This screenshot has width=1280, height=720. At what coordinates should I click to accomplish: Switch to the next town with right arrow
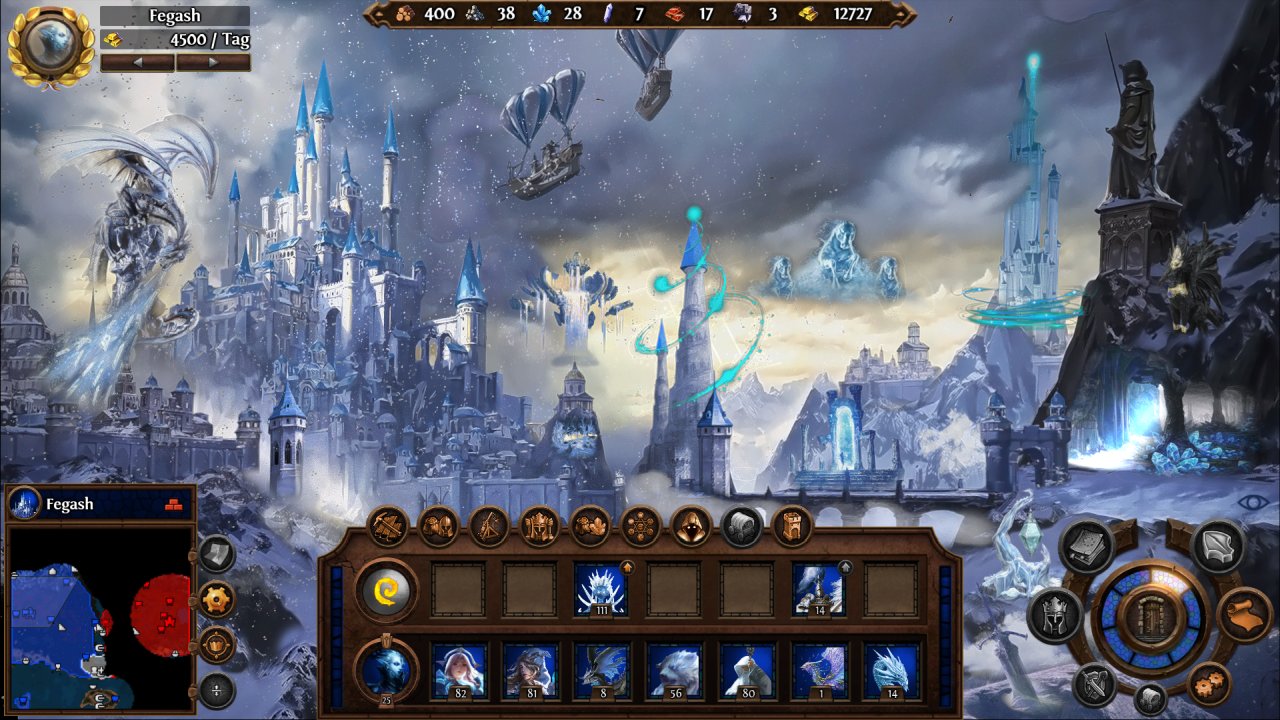pyautogui.click(x=212, y=62)
